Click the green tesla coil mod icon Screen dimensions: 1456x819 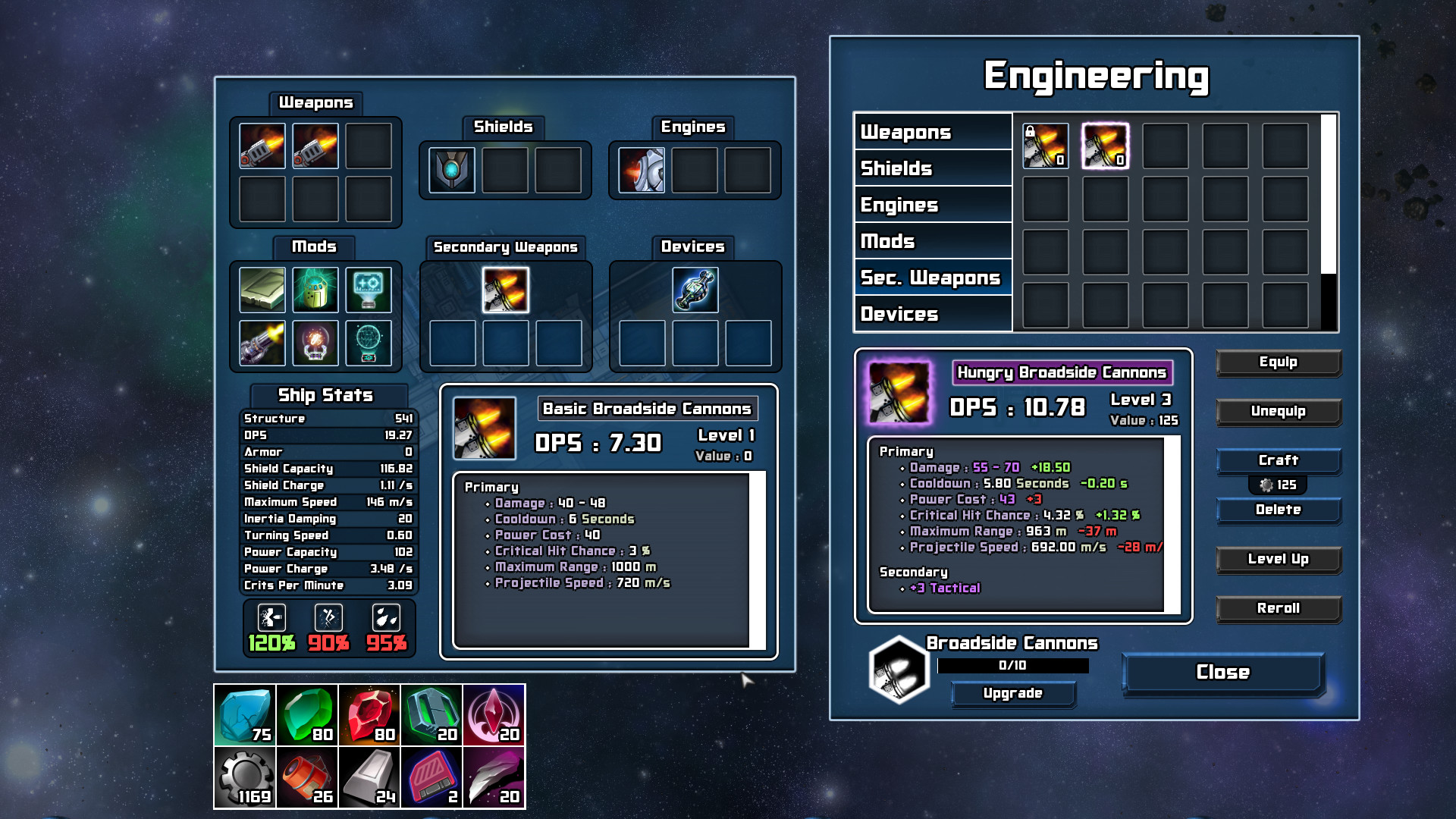click(x=315, y=290)
